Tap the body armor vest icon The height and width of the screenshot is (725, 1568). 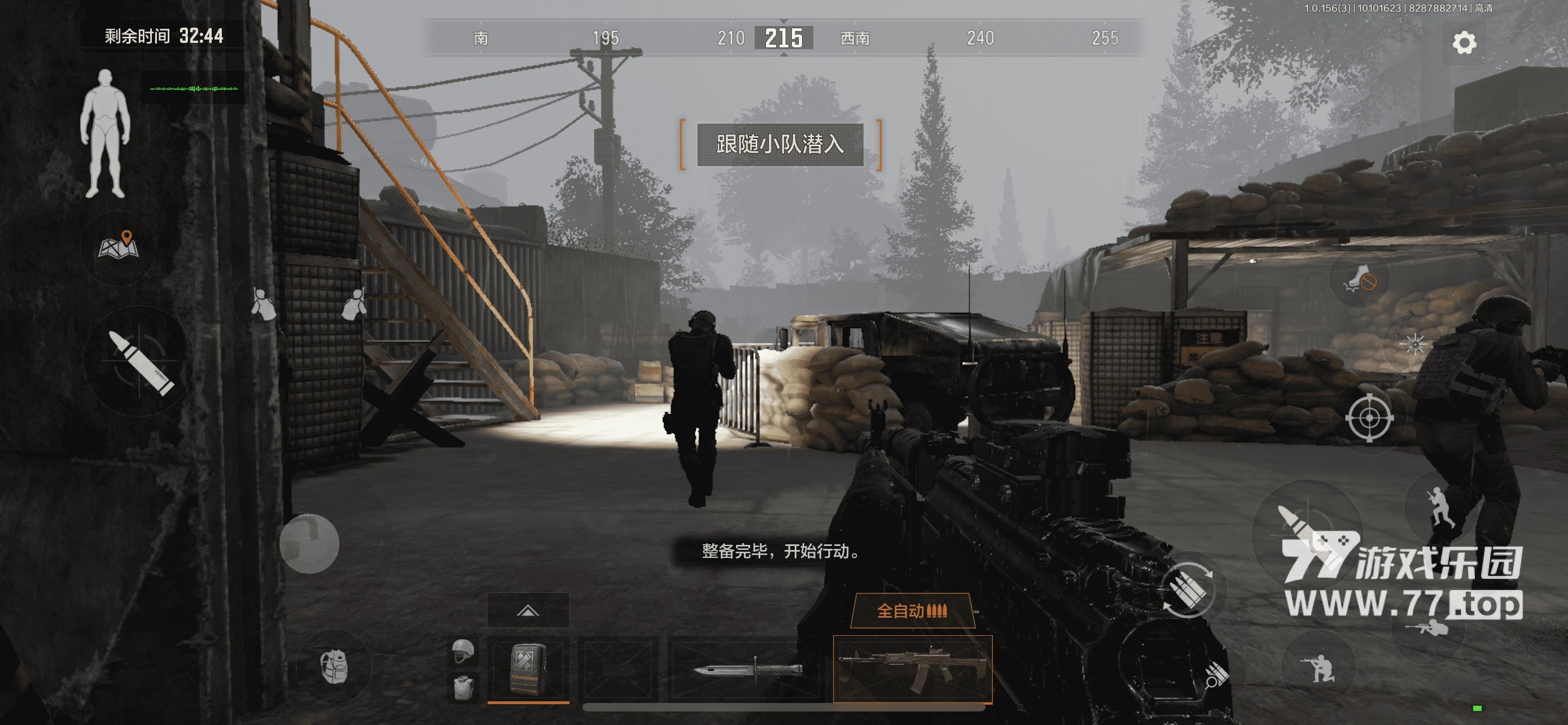463,687
